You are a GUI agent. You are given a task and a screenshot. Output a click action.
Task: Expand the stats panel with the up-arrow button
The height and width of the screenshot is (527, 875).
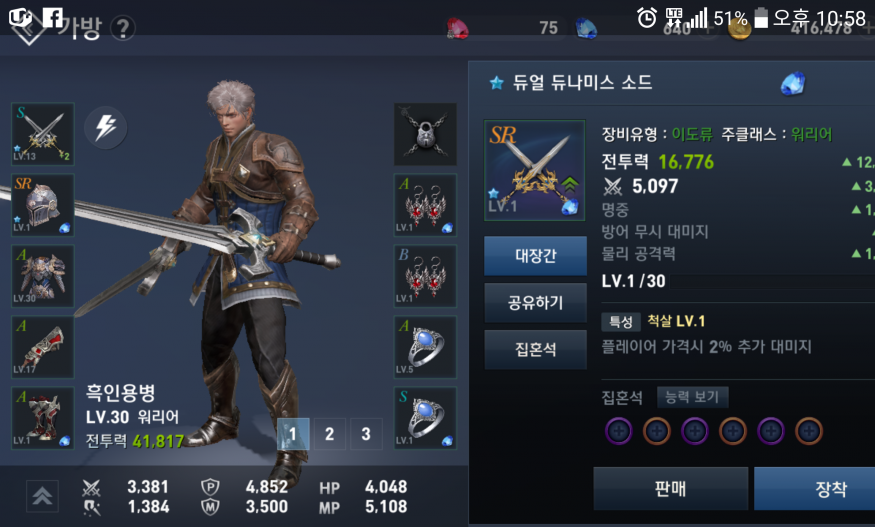pos(42,495)
